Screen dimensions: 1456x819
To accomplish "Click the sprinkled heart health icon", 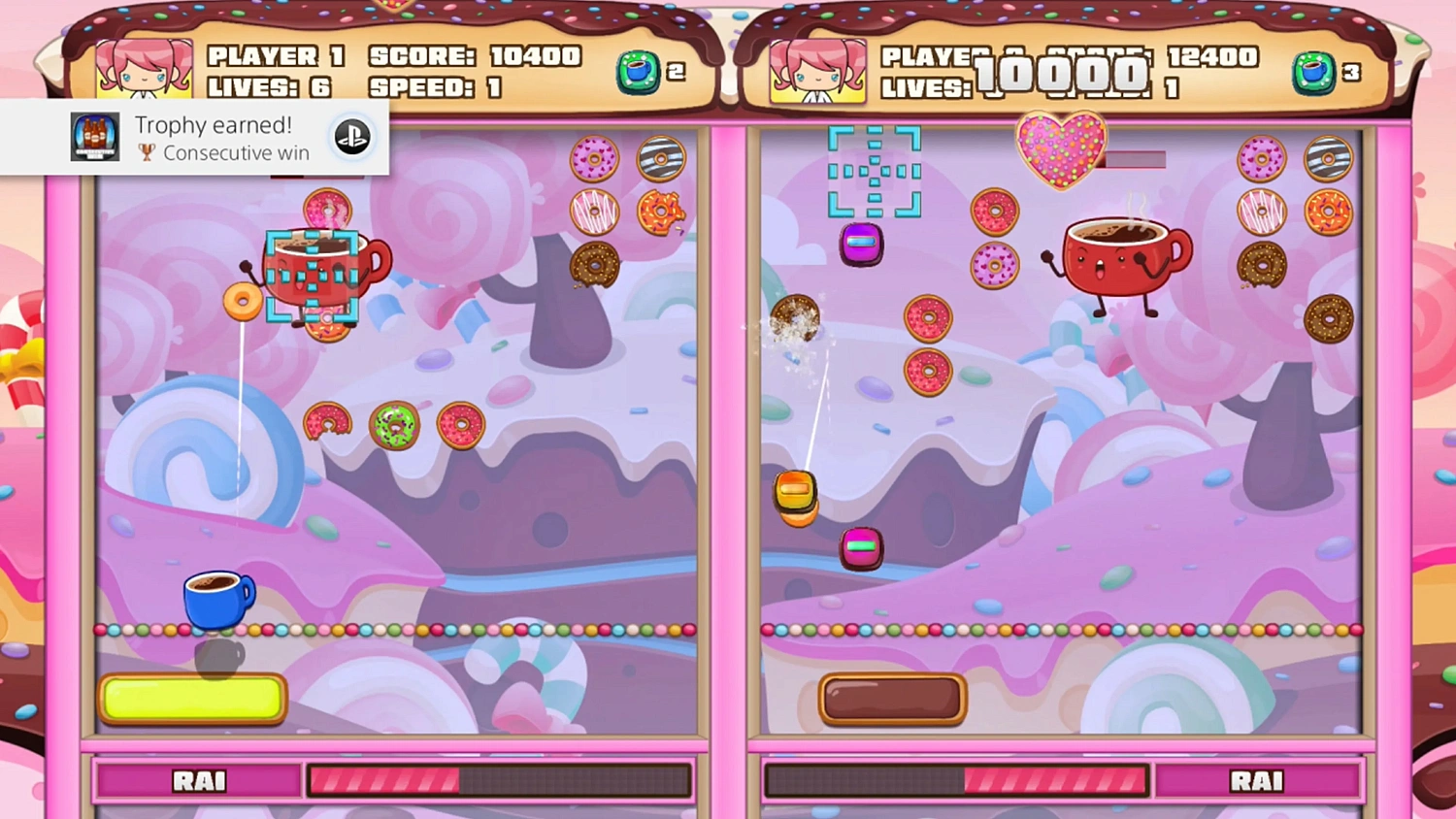I will pyautogui.click(x=1060, y=147).
